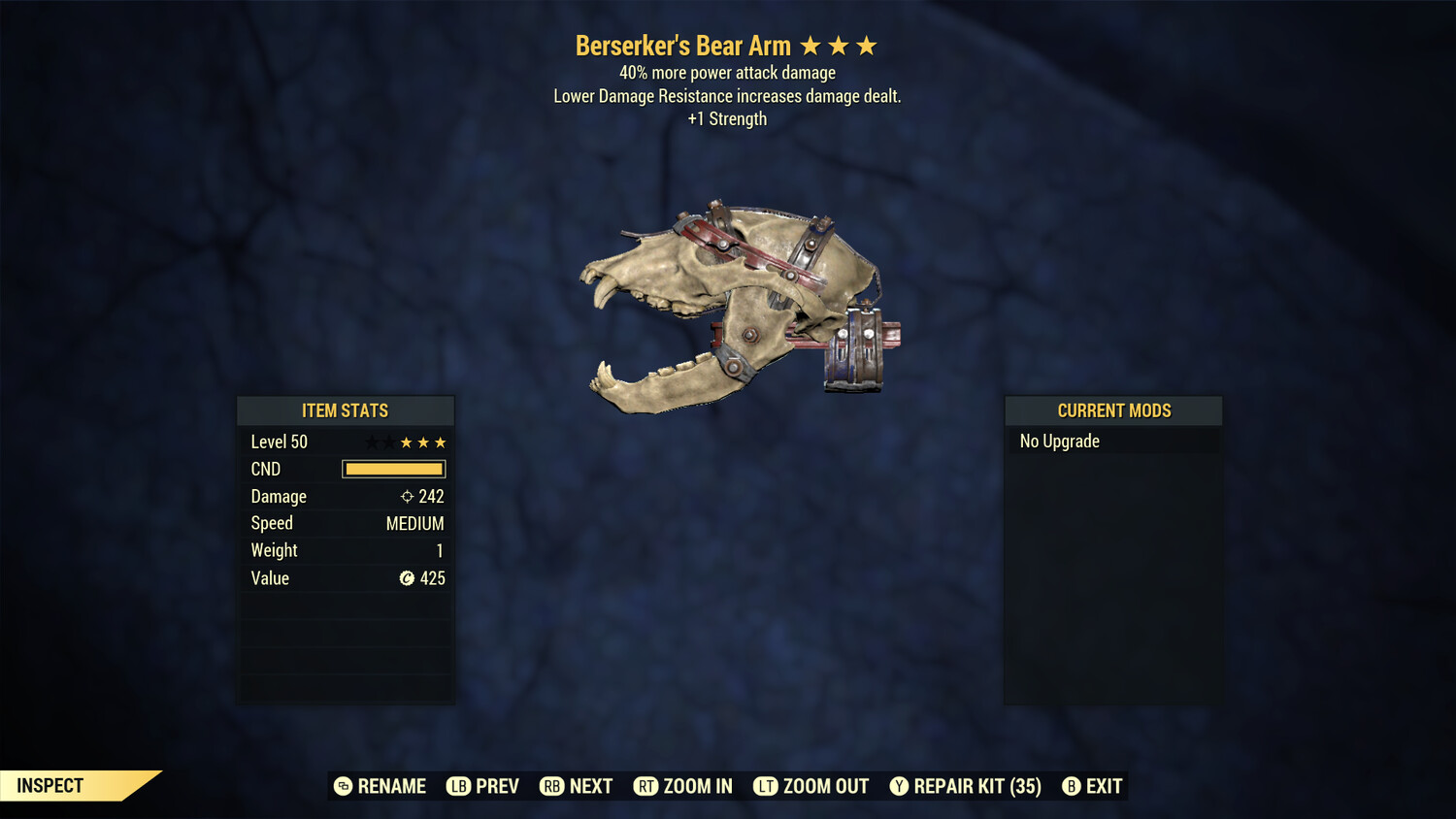Click the X controller icon beside RENAME
1456x819 pixels.
point(344,786)
